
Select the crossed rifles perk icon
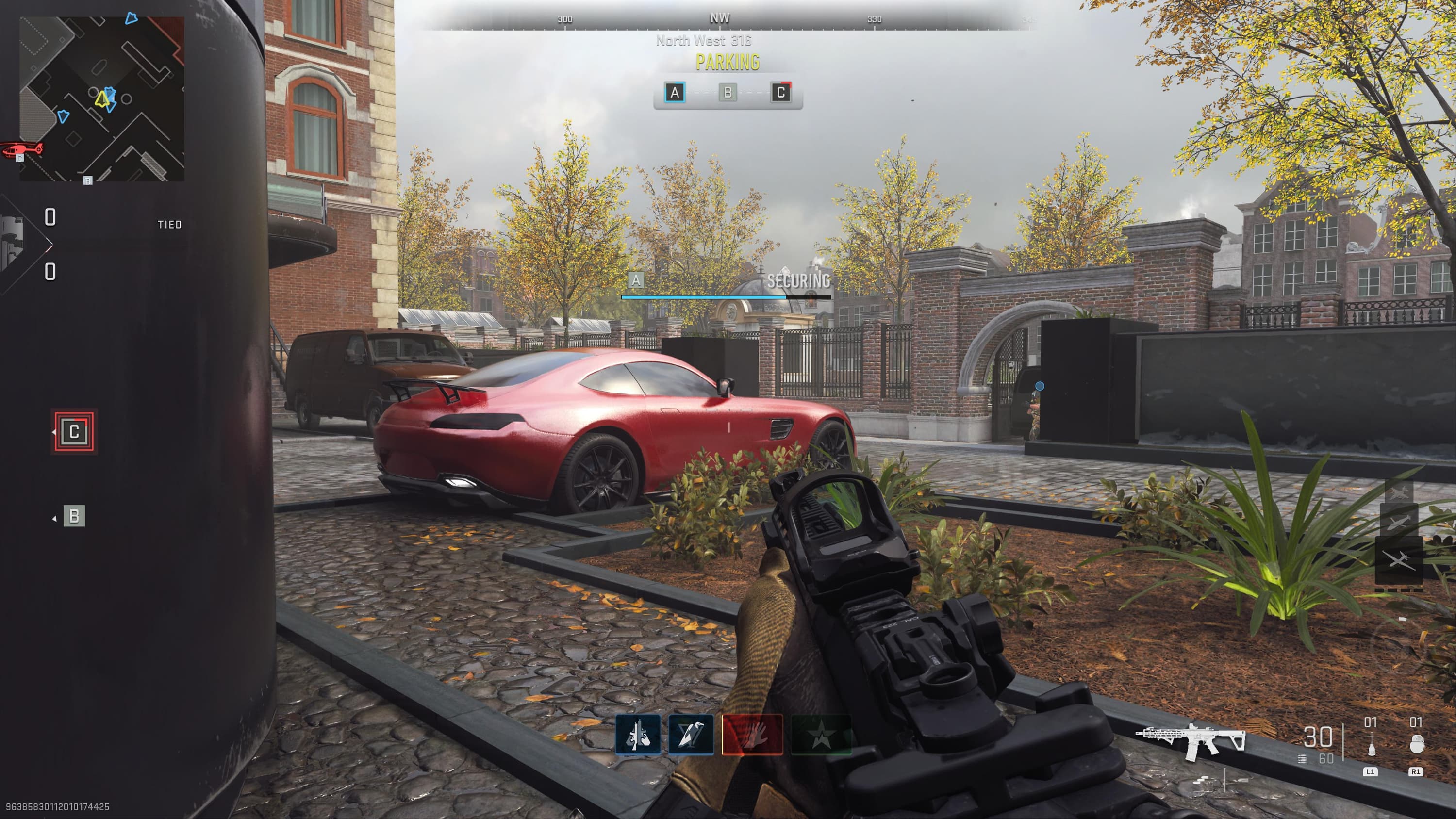[x=638, y=735]
